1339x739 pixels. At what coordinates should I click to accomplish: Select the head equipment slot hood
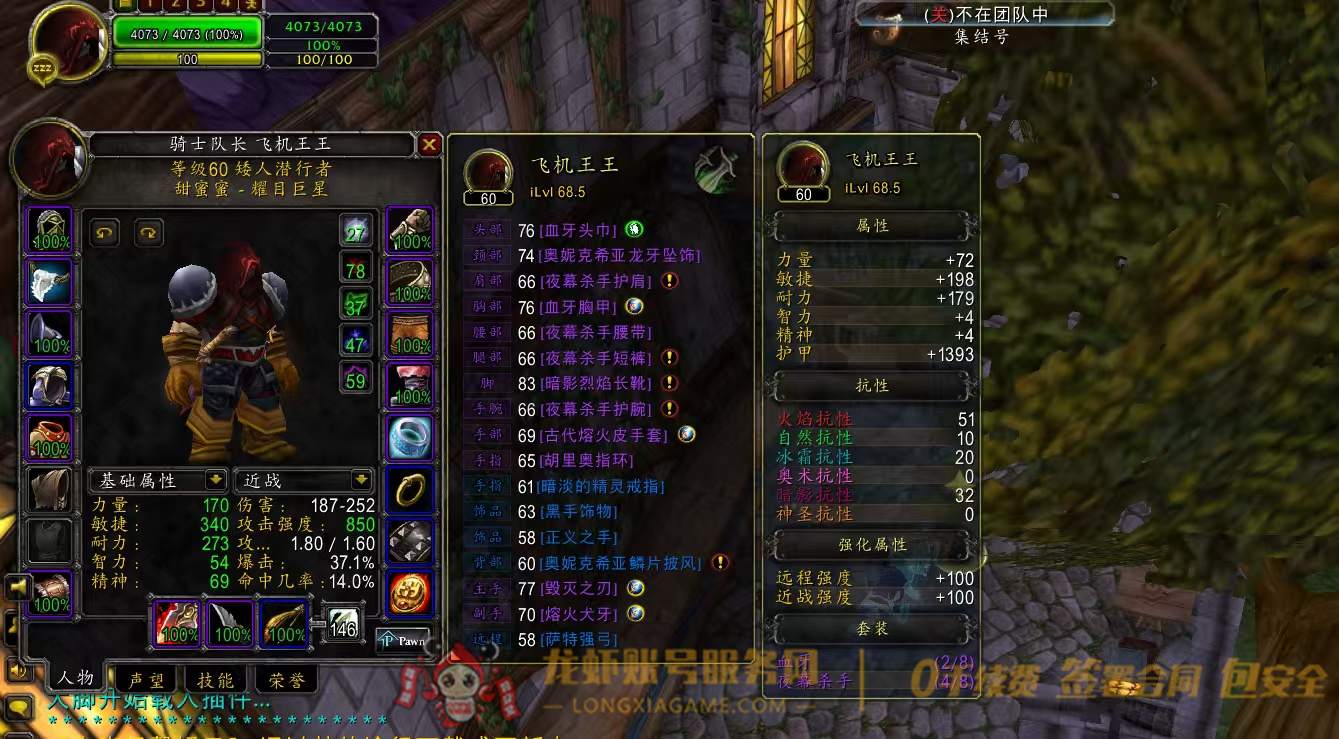pos(49,231)
